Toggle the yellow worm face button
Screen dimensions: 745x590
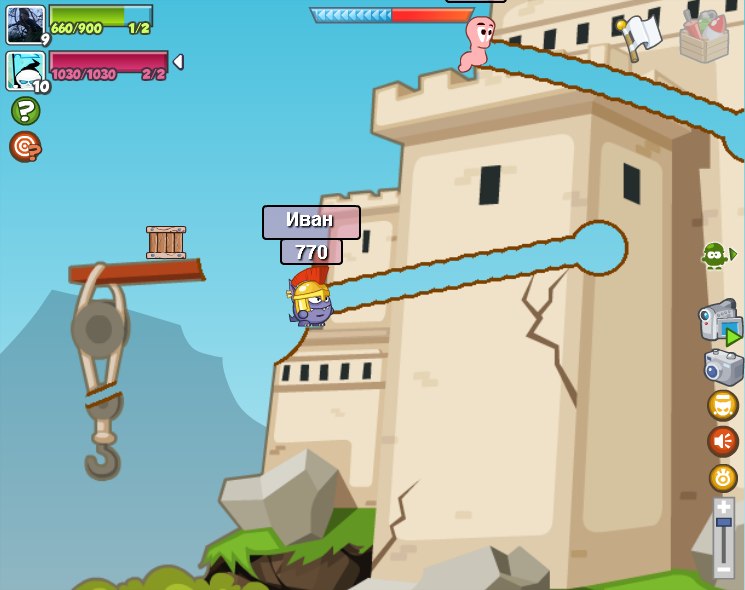click(x=722, y=406)
